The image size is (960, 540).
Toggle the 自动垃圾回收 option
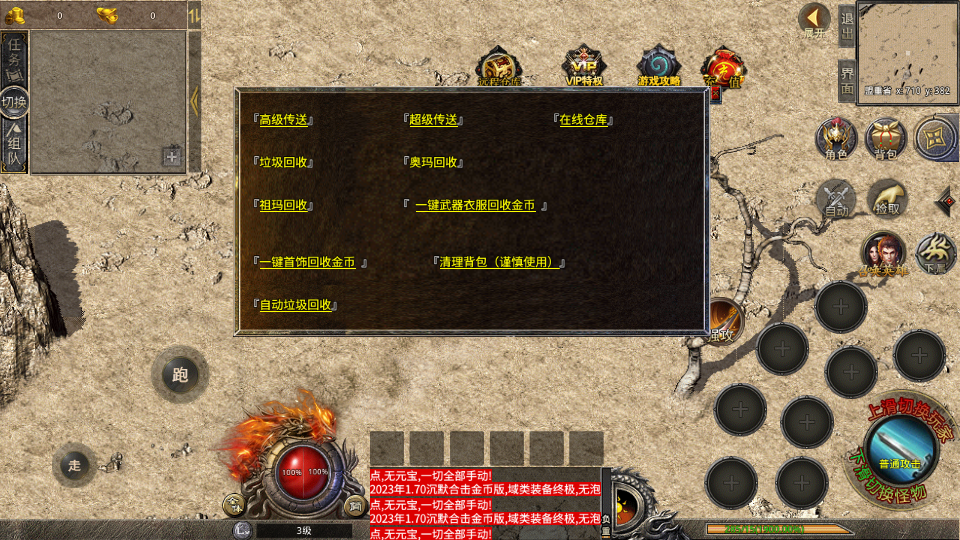[295, 305]
